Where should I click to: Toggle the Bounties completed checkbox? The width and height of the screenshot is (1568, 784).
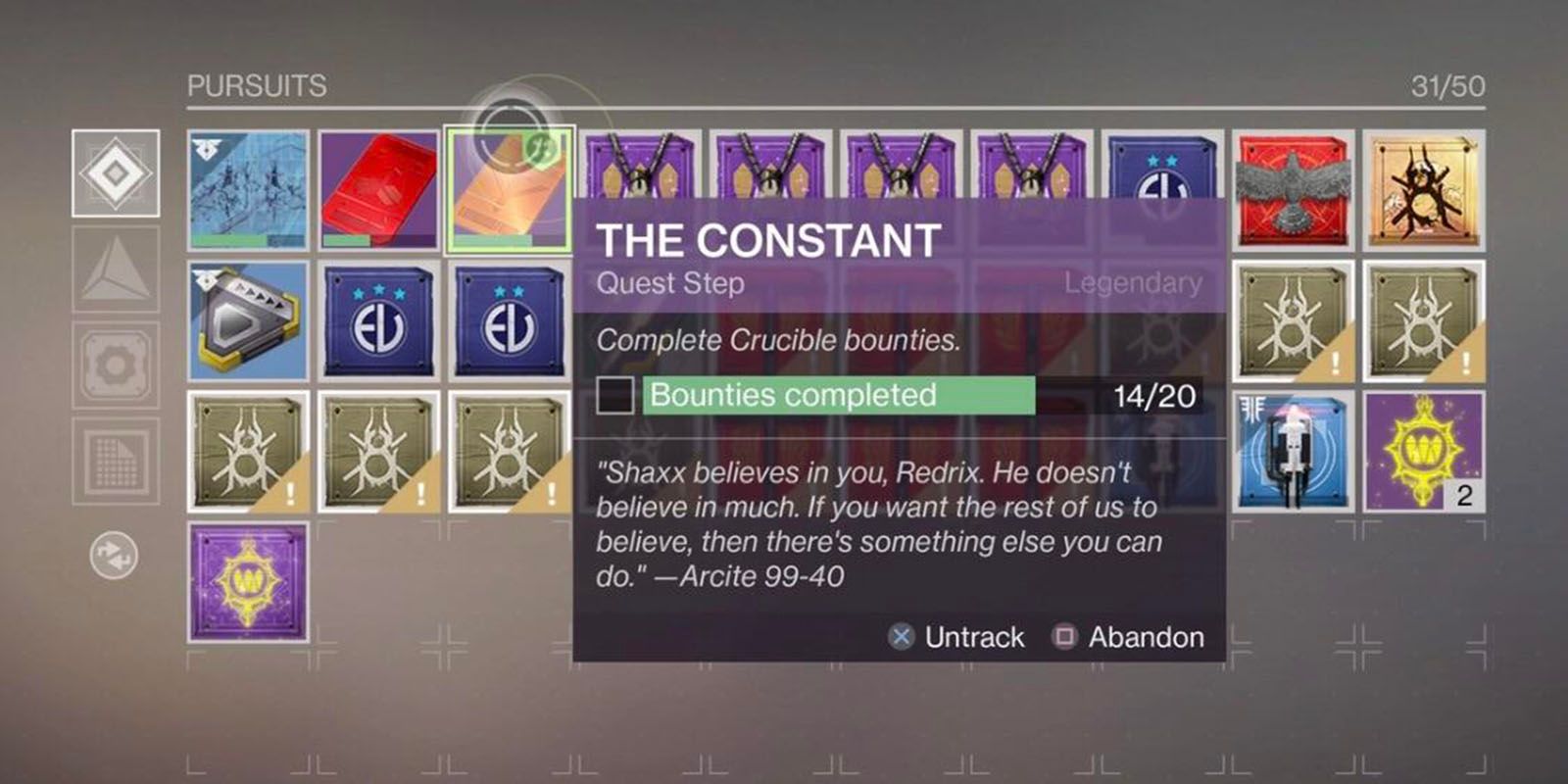(615, 396)
